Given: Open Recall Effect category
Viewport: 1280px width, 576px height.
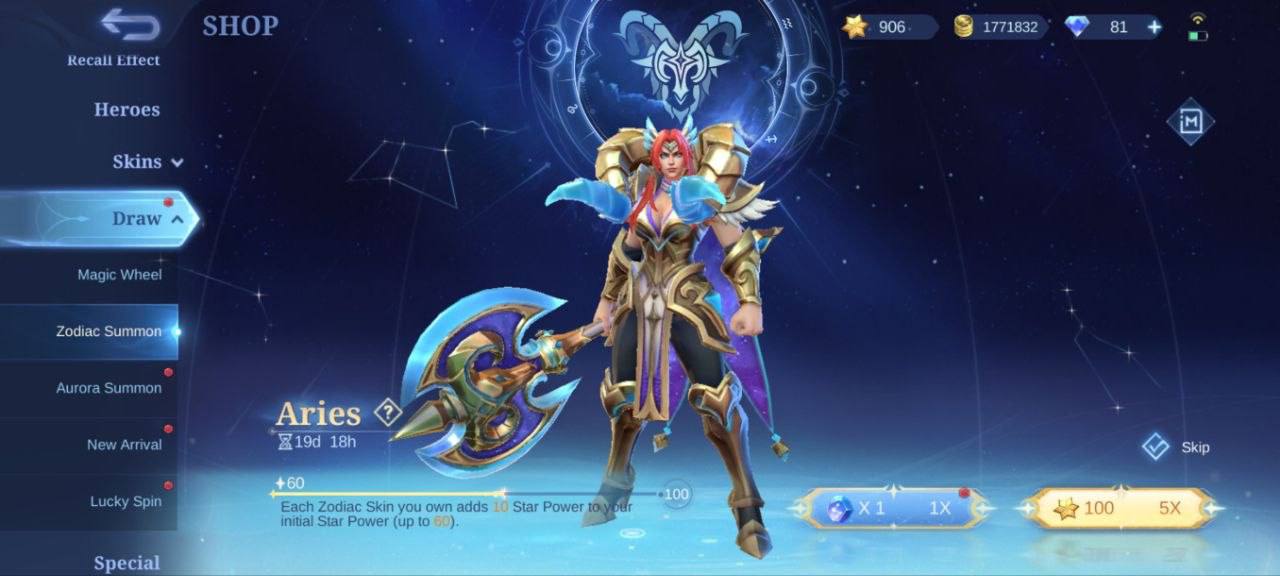Looking at the screenshot, I should [x=113, y=60].
